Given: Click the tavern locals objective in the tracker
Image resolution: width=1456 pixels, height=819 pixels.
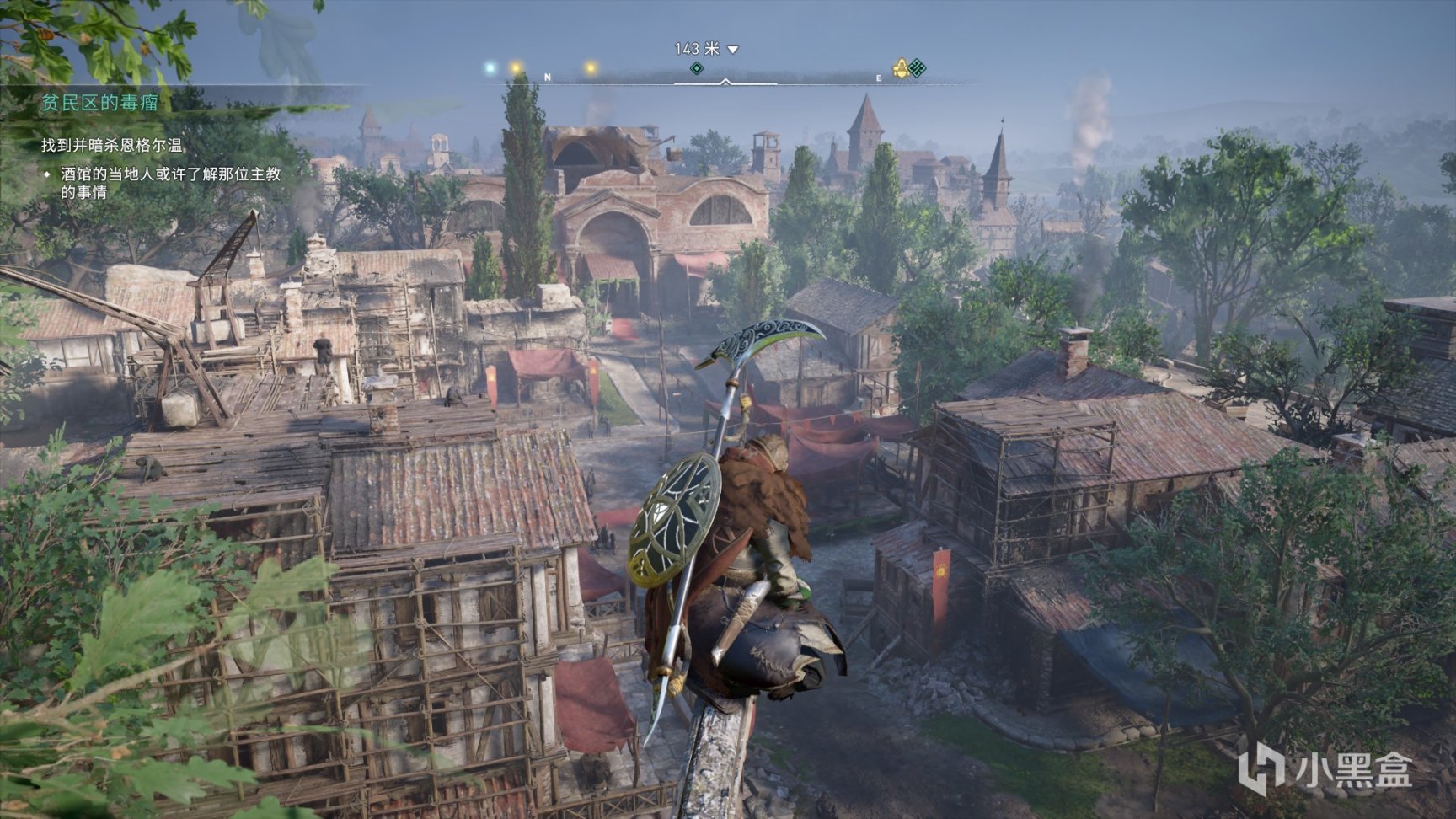Looking at the screenshot, I should point(170,183).
